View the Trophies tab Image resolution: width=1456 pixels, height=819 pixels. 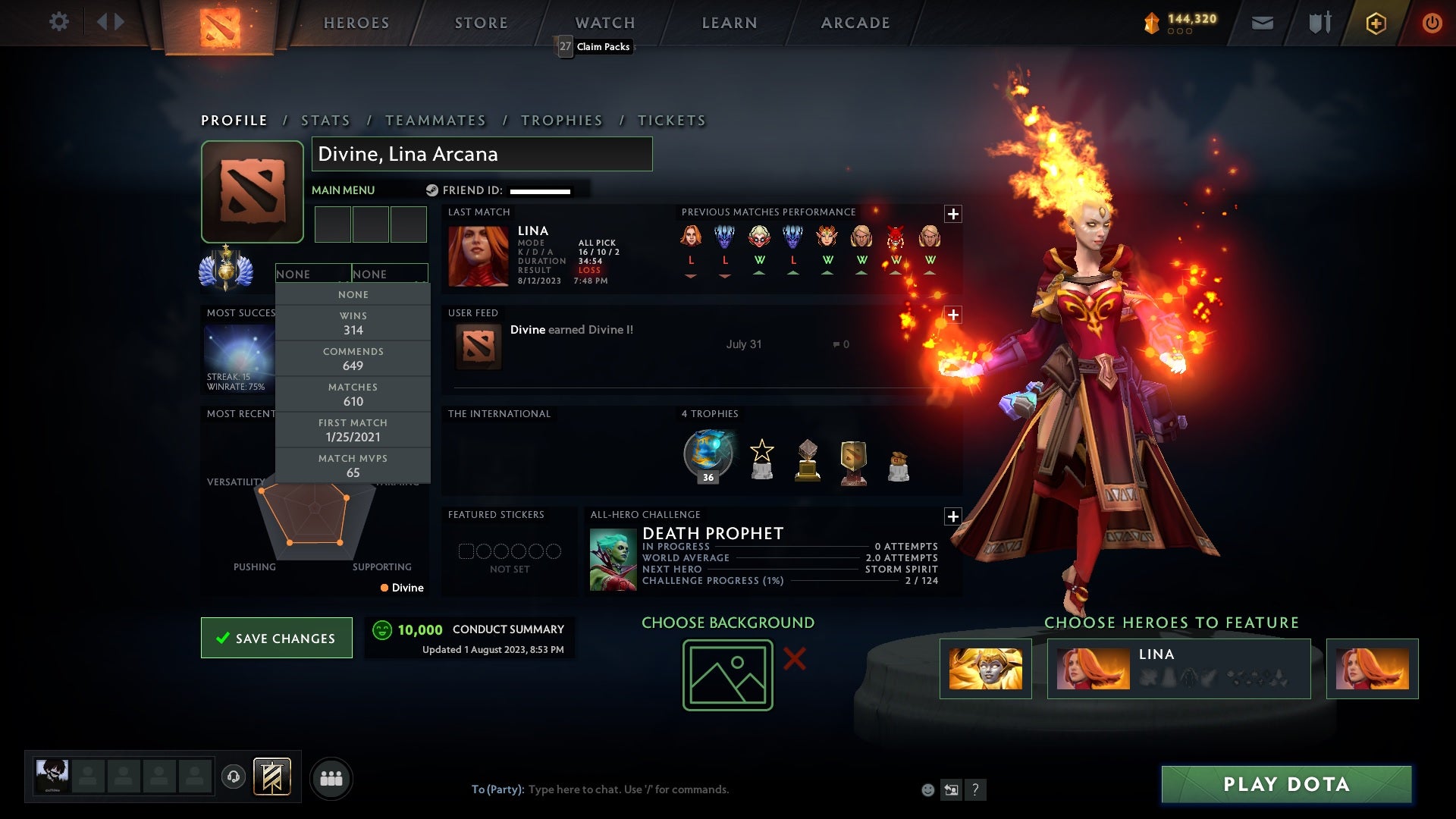click(561, 121)
